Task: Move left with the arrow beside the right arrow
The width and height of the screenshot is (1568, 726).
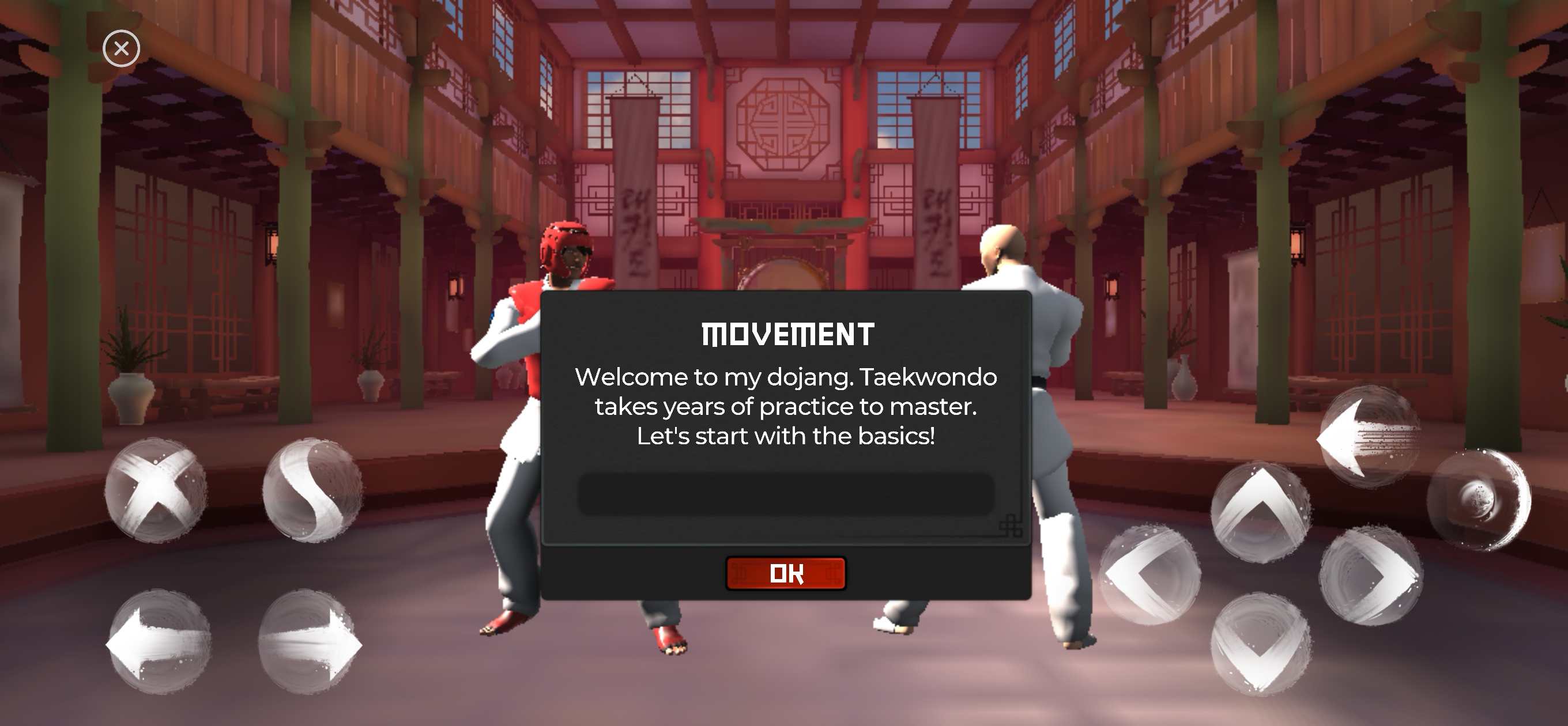Action: (159, 642)
